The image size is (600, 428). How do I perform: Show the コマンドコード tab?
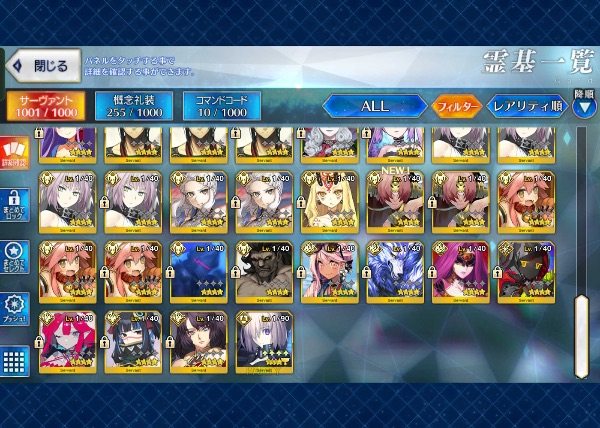222,107
